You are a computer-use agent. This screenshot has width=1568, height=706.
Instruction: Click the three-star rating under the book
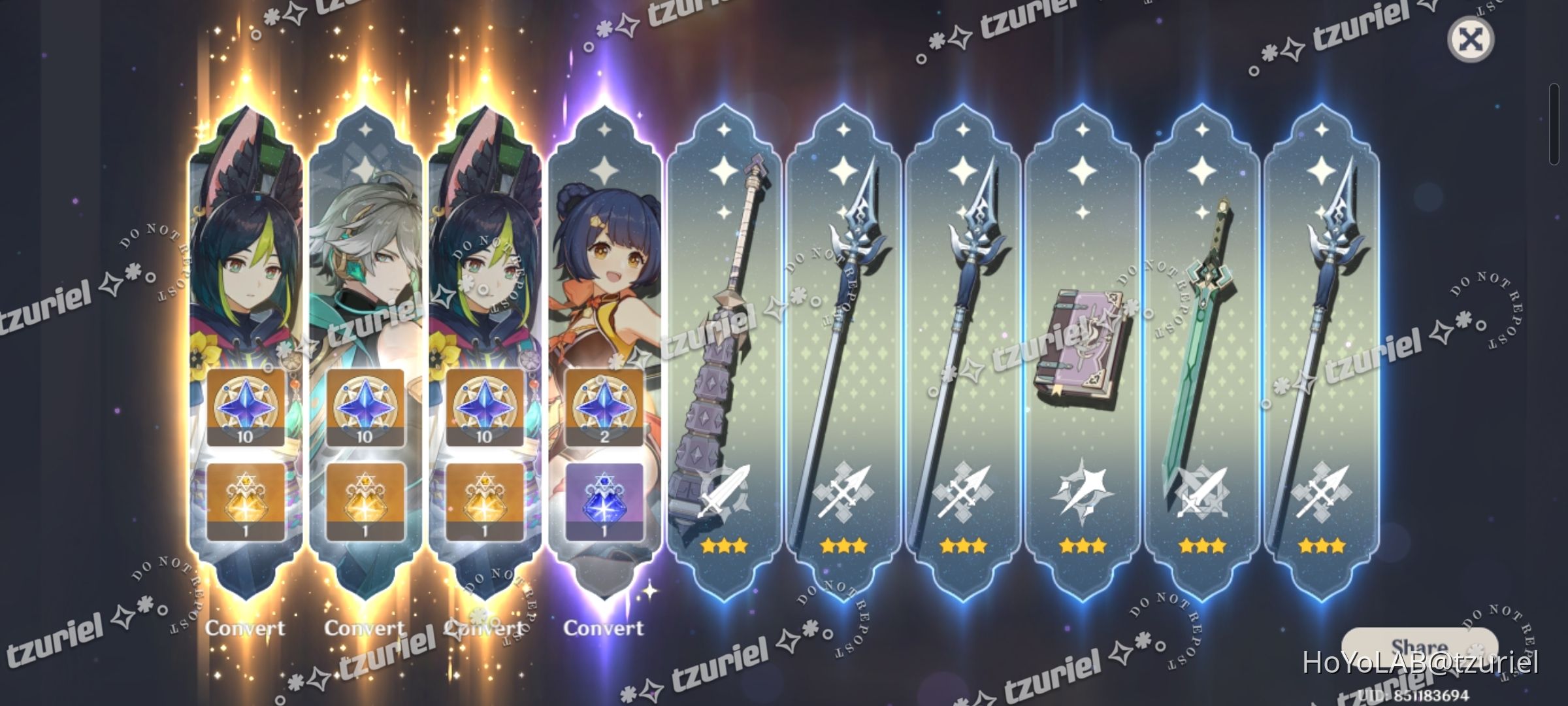coord(1083,544)
